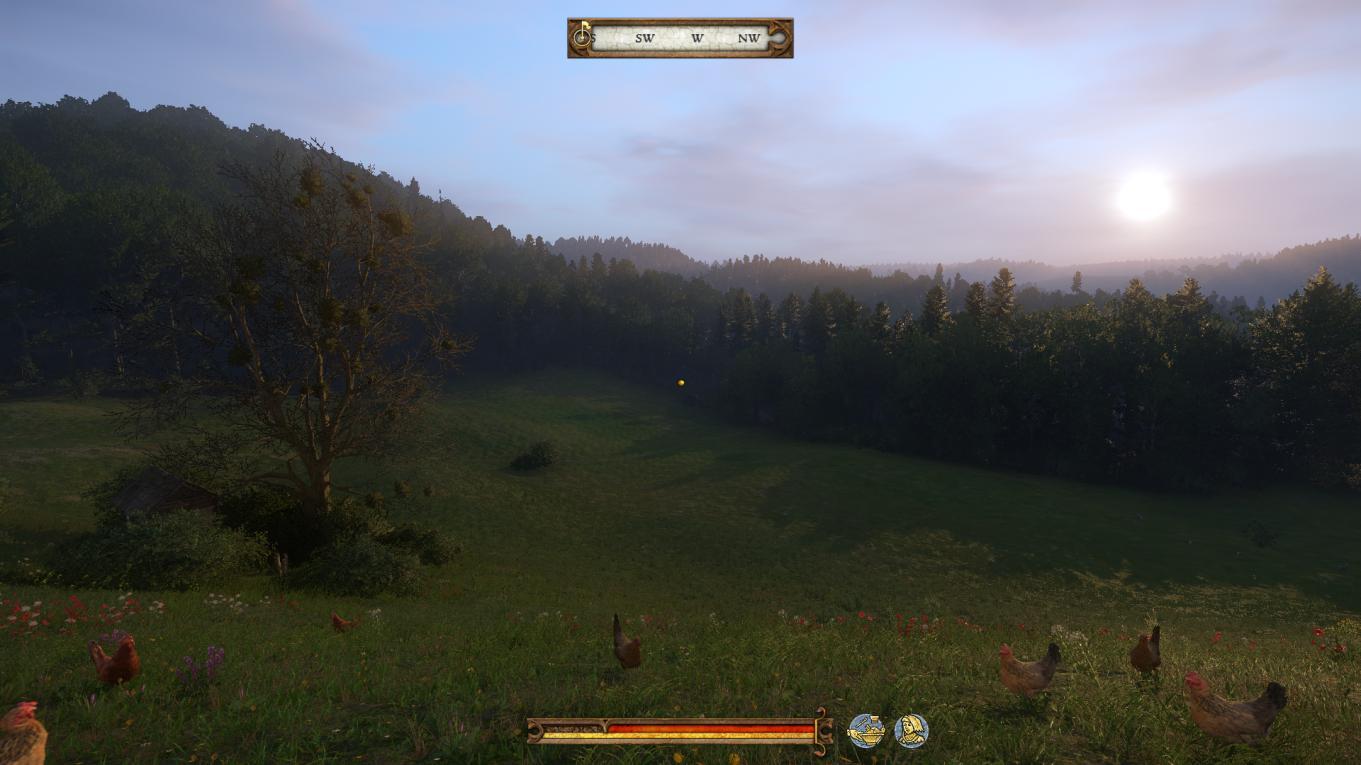Select the charisma face buff icon

tap(910, 729)
